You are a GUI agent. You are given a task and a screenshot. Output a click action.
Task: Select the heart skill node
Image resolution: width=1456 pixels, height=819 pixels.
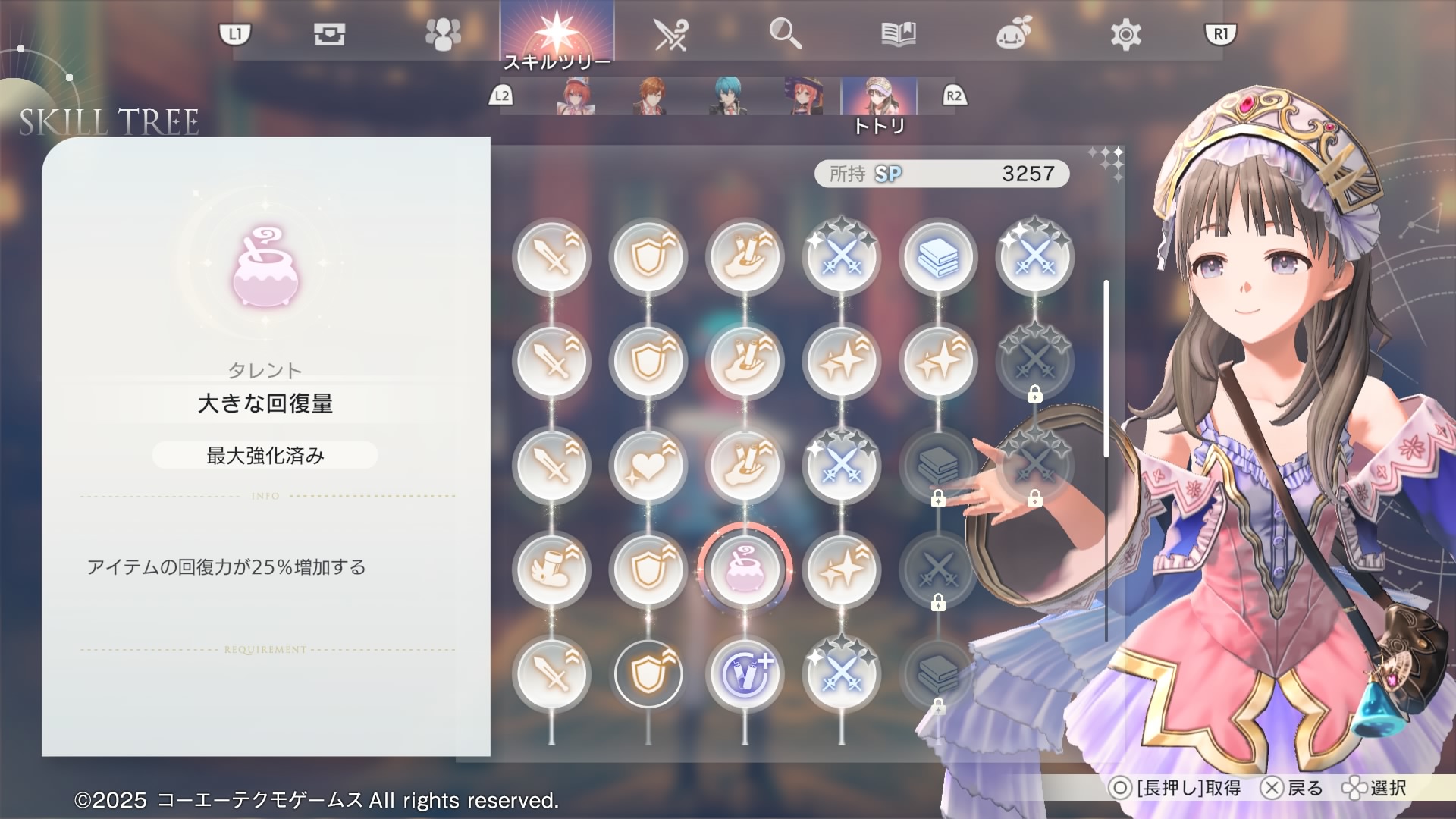coord(648,465)
